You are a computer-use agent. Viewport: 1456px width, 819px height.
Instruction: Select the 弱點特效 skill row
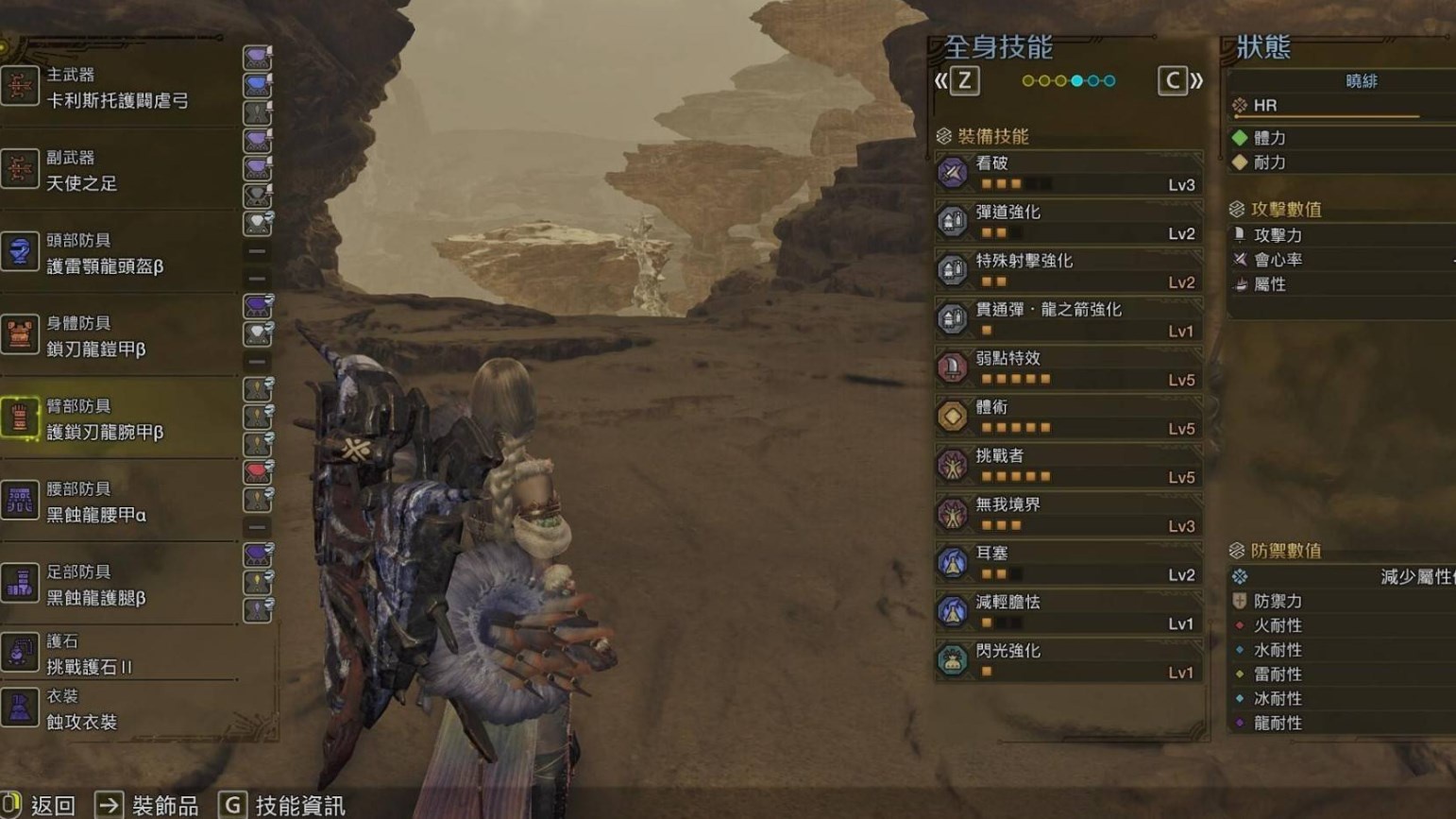[1069, 368]
